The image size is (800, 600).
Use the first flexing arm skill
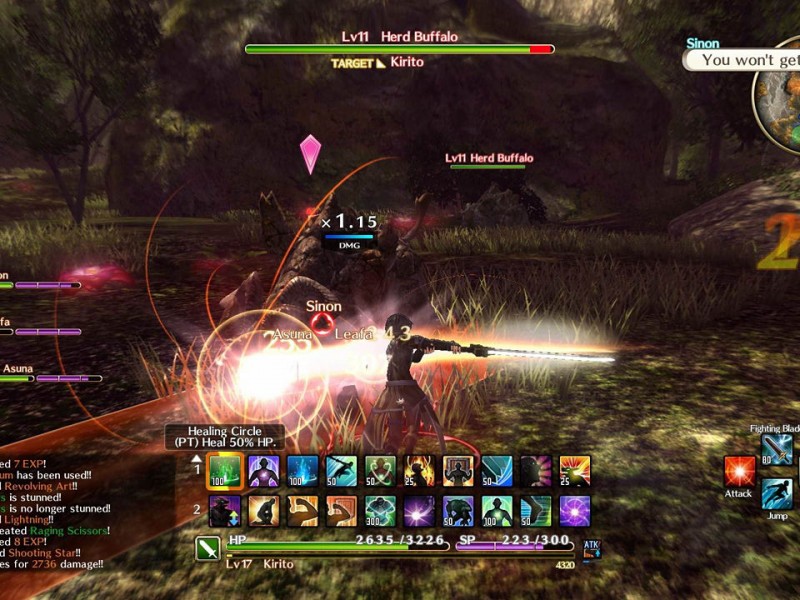pyautogui.click(x=303, y=510)
